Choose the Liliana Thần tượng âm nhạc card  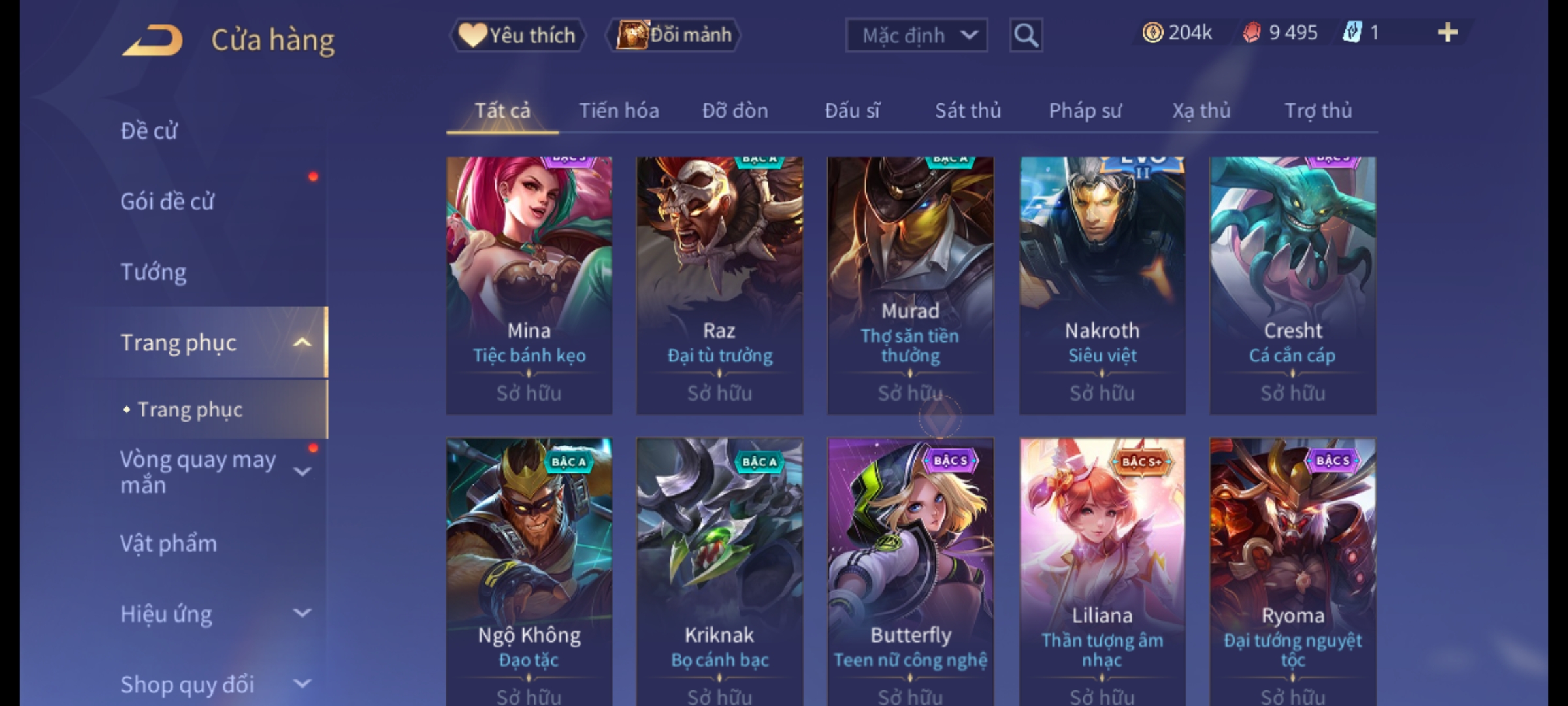[x=1102, y=569]
